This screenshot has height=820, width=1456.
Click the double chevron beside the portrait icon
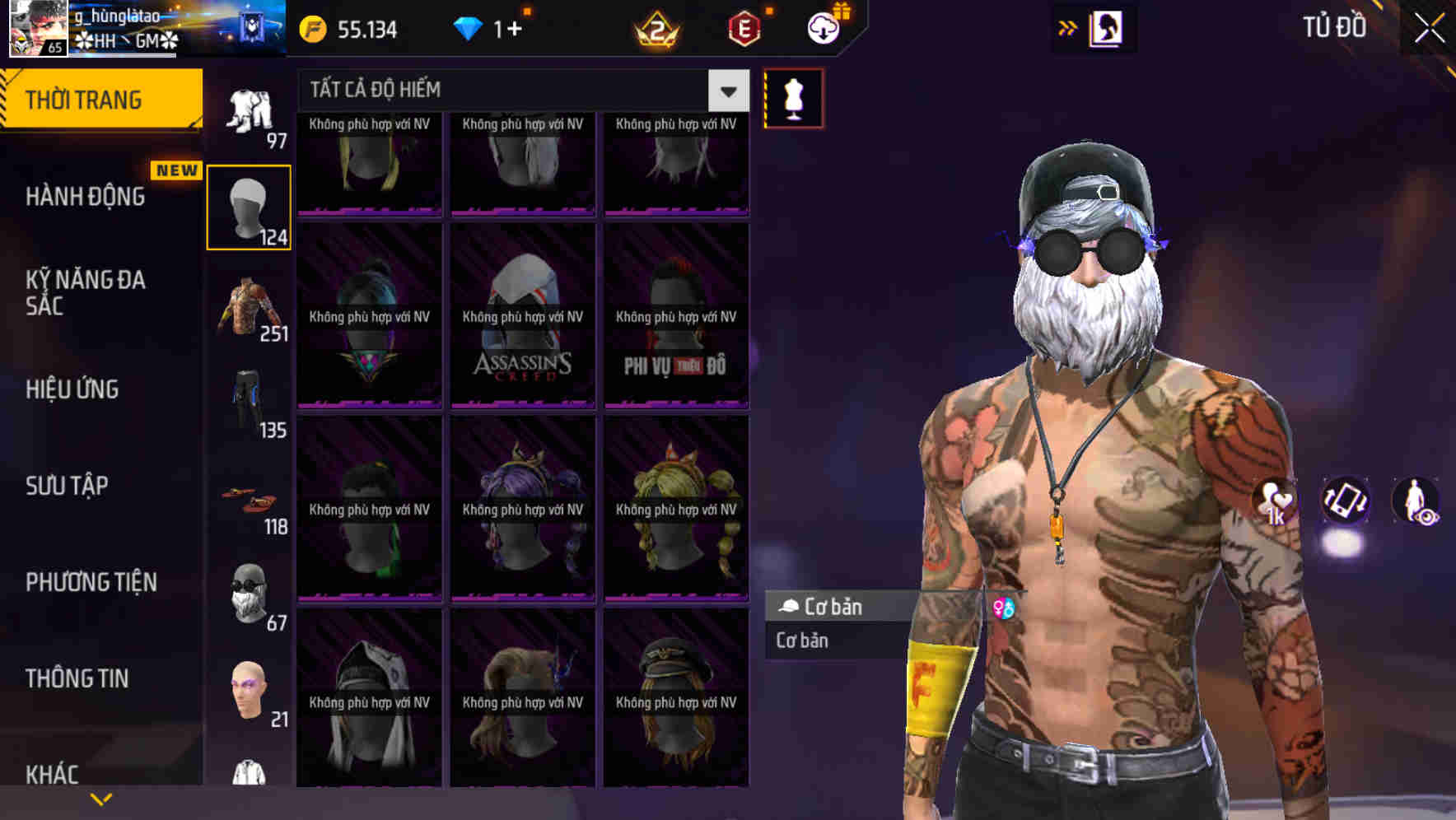click(x=1068, y=27)
